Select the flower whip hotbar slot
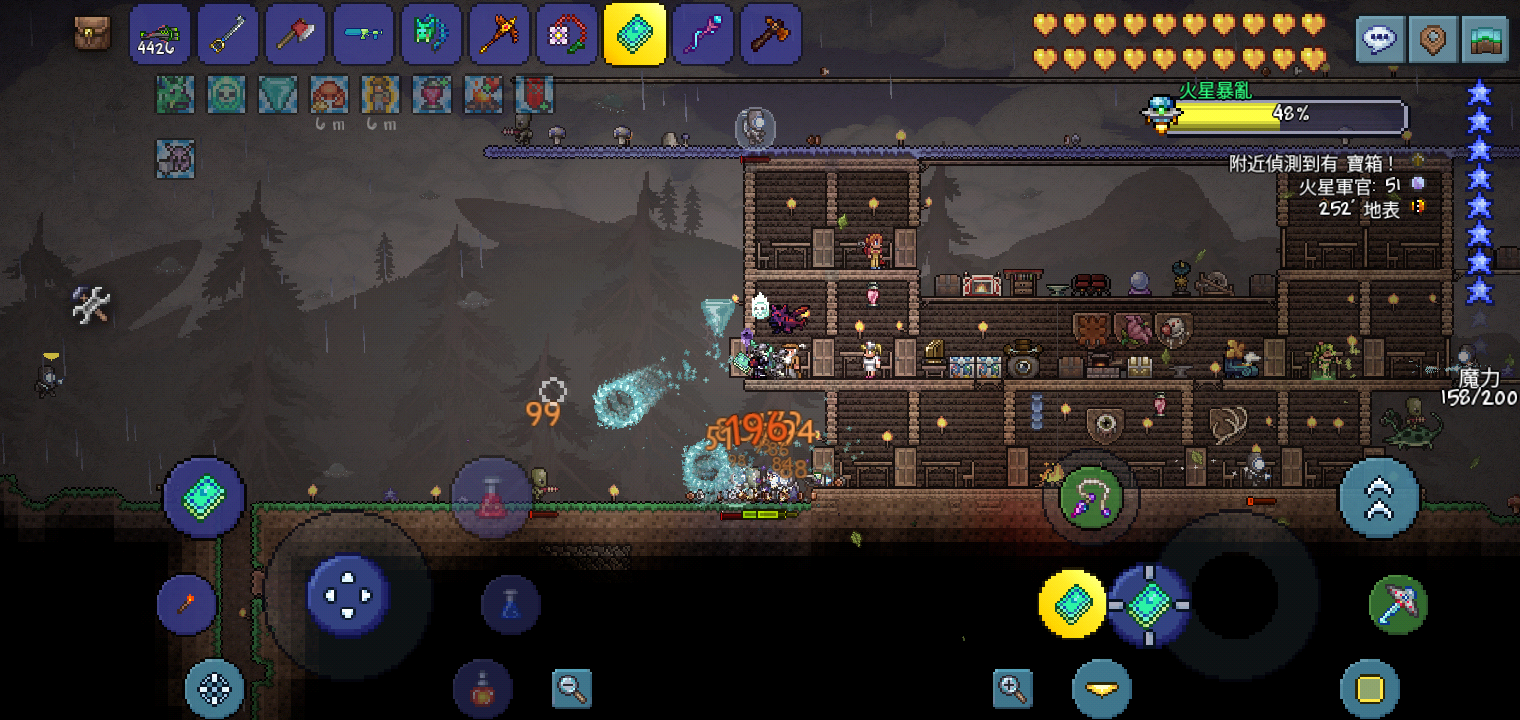 click(567, 34)
